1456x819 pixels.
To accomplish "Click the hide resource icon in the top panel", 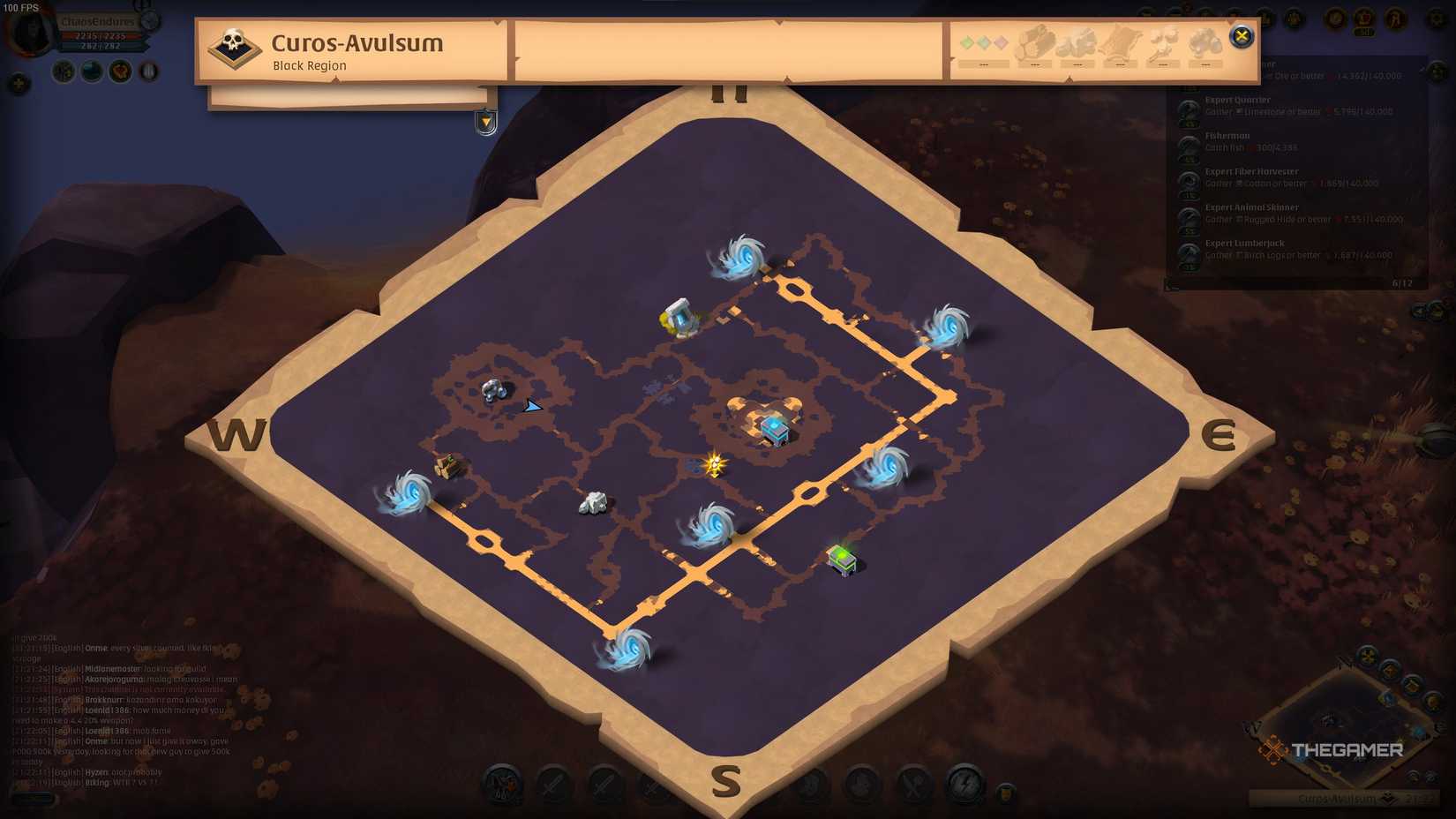I will tap(1121, 42).
